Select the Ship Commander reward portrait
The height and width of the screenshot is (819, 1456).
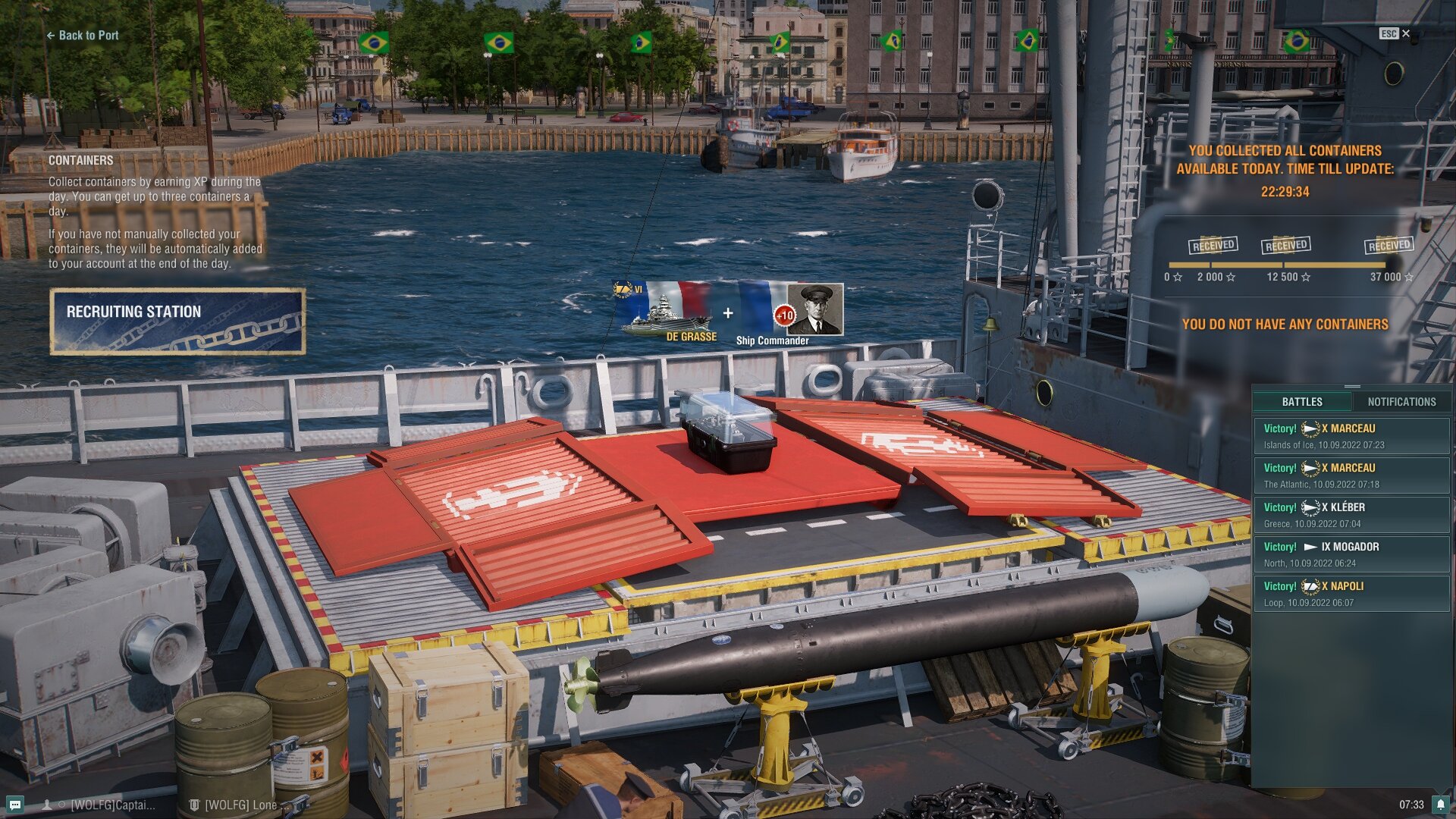(x=813, y=309)
